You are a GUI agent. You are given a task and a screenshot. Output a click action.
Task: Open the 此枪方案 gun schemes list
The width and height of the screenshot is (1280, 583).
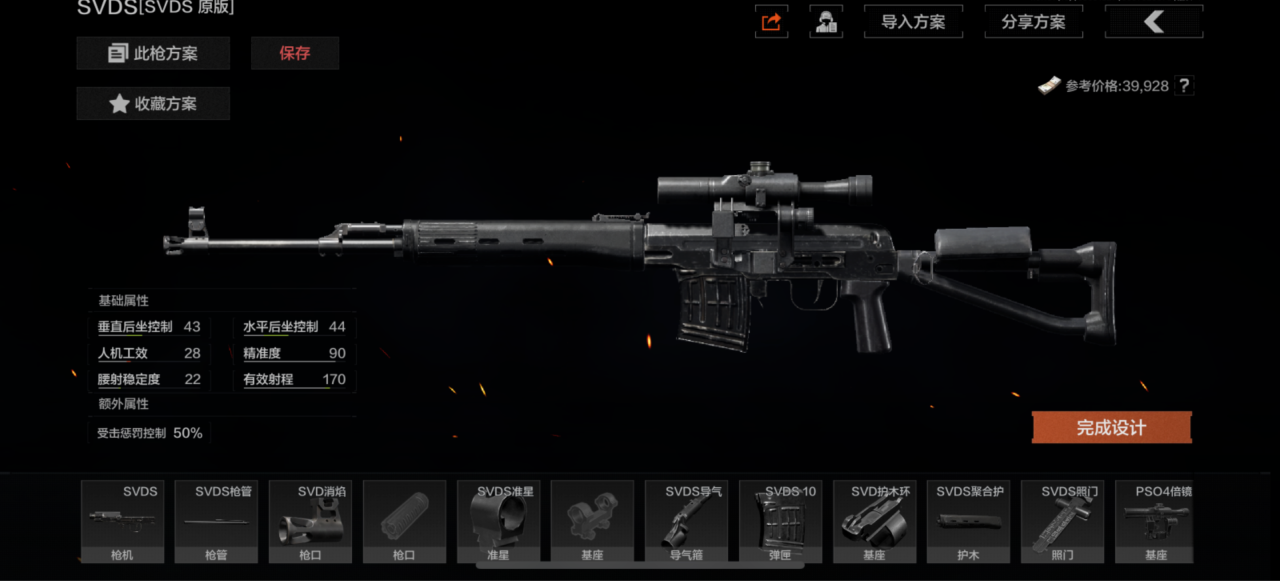click(153, 53)
